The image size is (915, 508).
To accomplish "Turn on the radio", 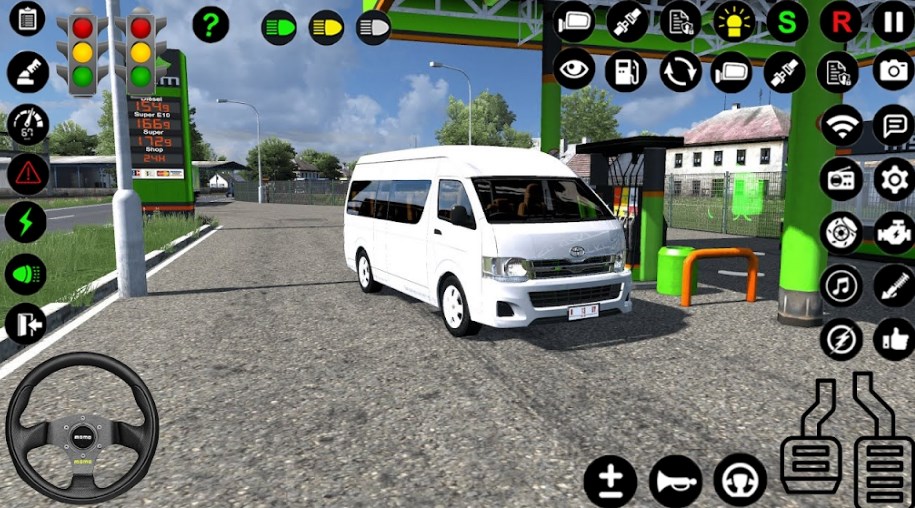I will (x=841, y=179).
